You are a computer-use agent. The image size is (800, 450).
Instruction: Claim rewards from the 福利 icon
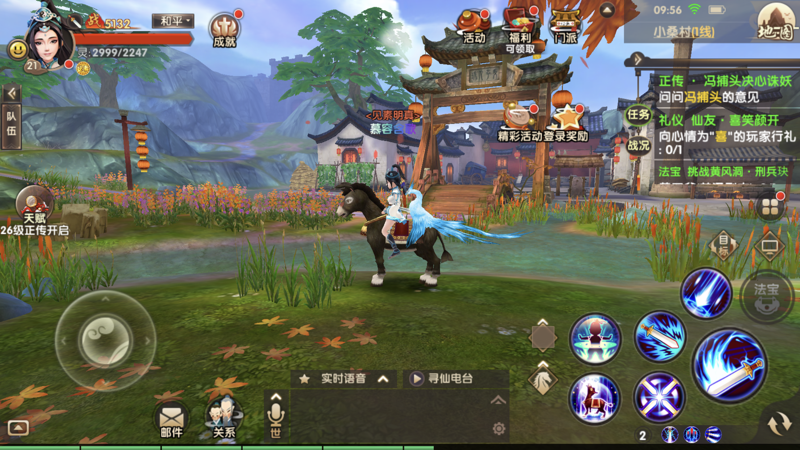(520, 27)
